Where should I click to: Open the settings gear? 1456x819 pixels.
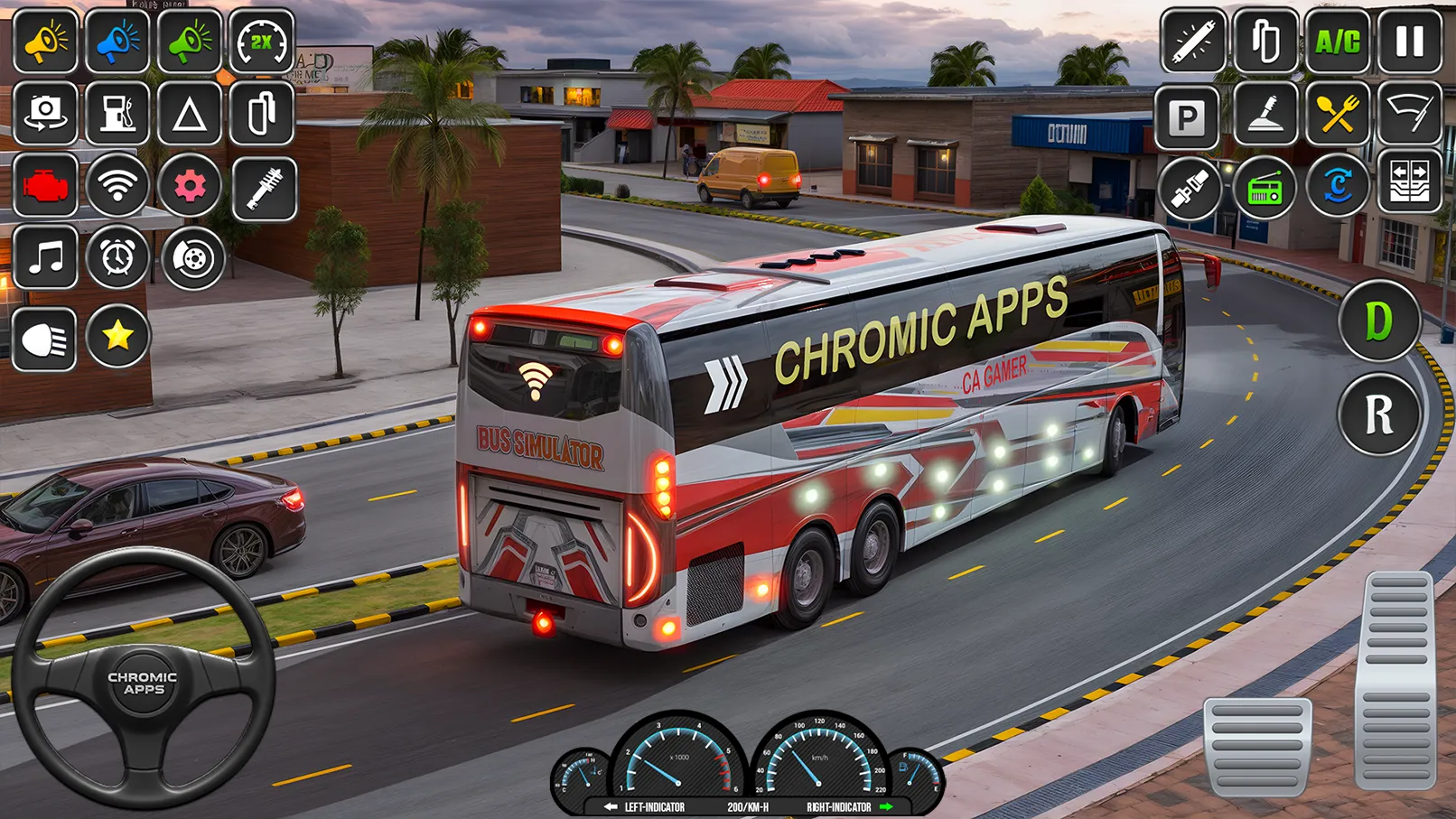click(190, 185)
